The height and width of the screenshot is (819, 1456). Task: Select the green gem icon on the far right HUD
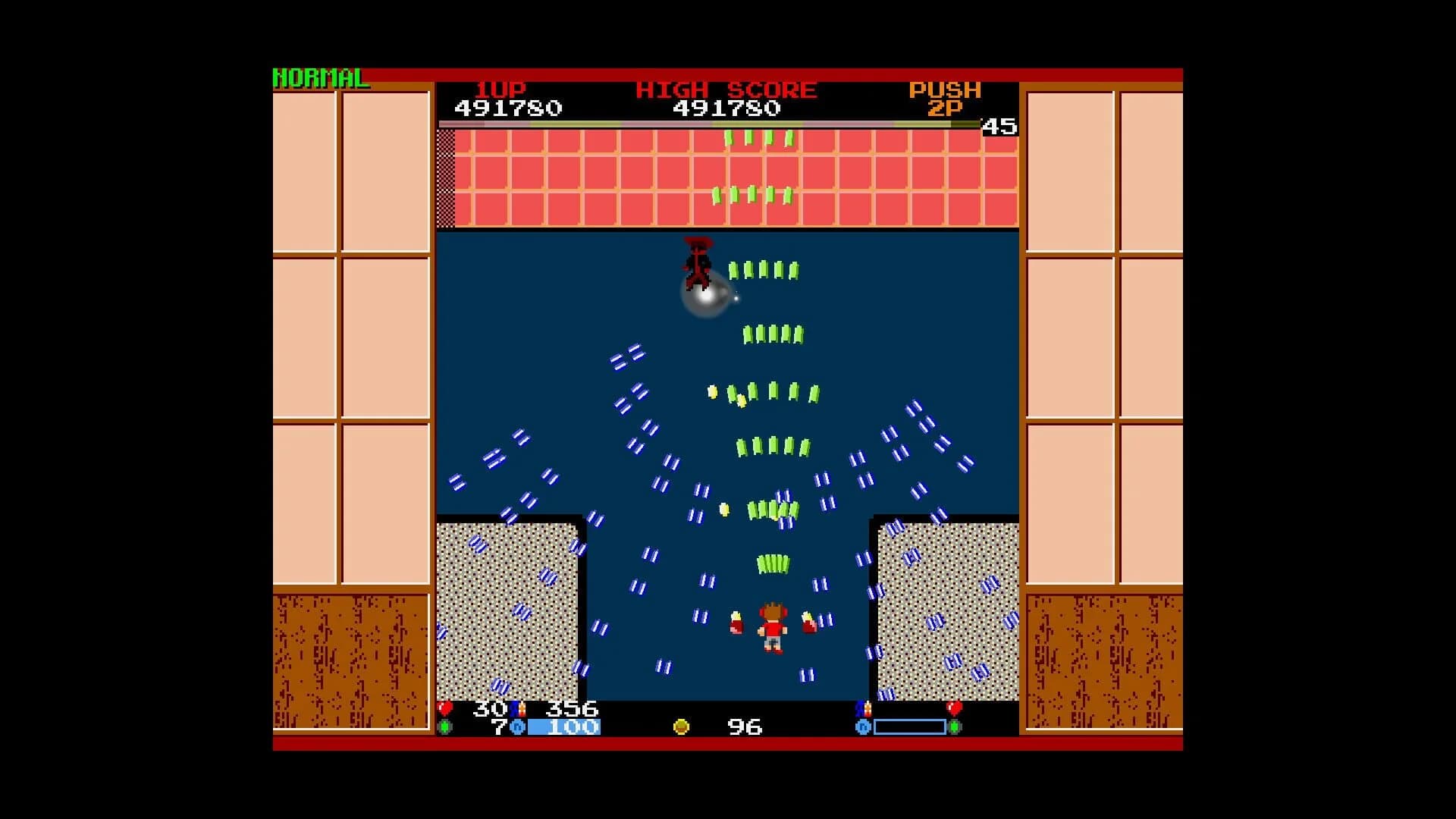[955, 727]
